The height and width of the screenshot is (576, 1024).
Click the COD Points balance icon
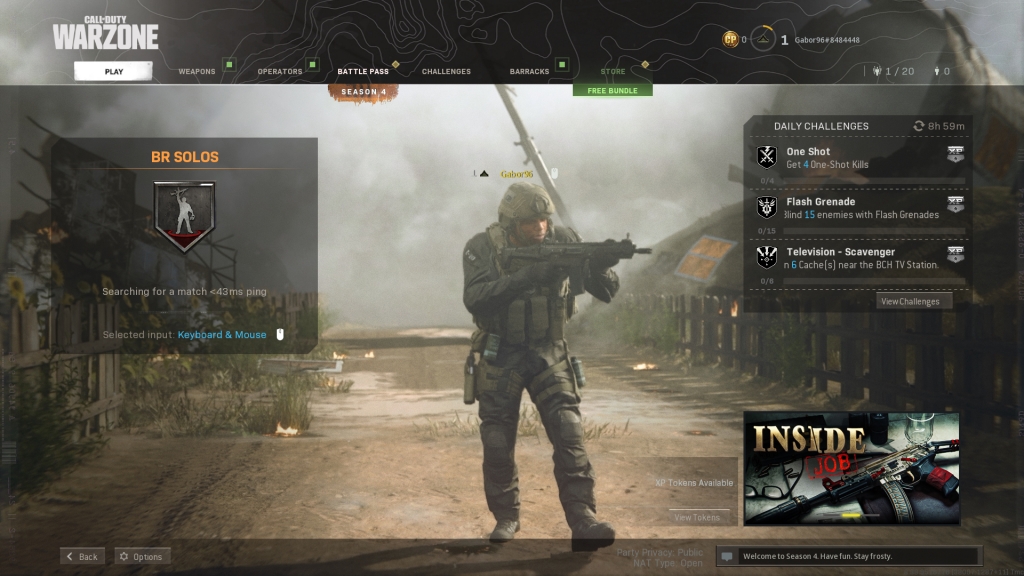coord(731,40)
